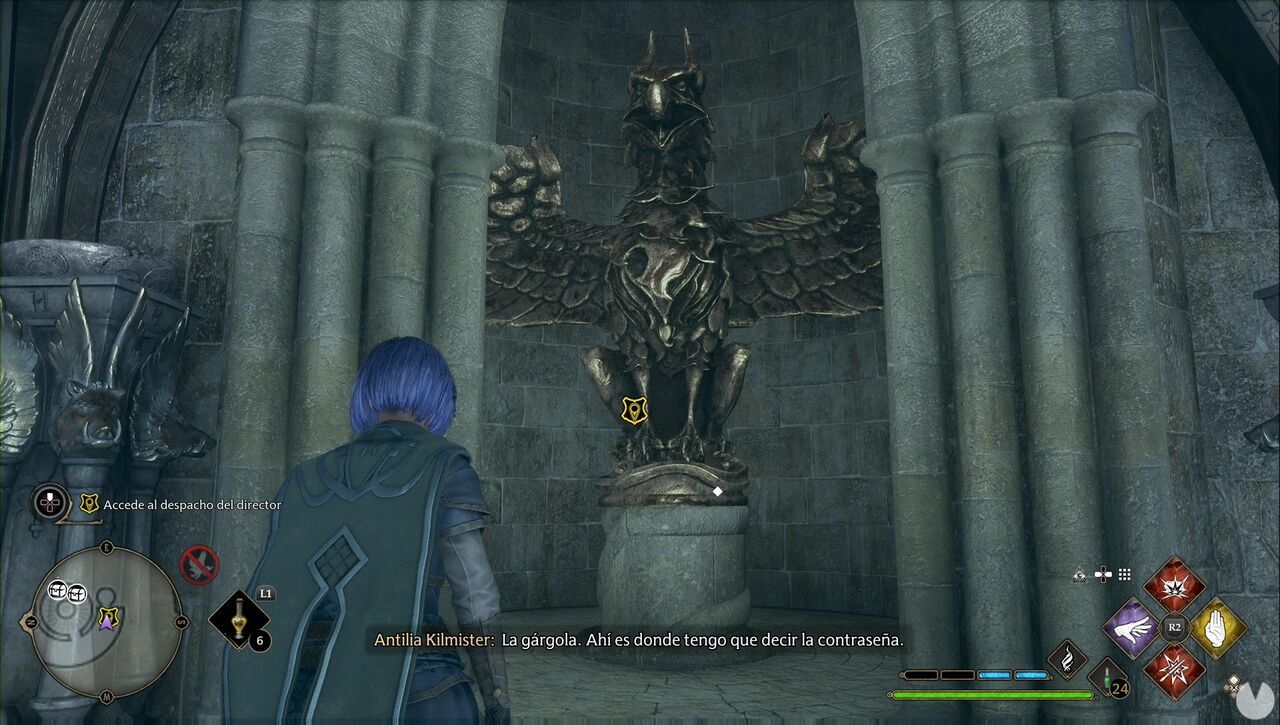Click the crossed-out broom restriction icon

(x=199, y=562)
